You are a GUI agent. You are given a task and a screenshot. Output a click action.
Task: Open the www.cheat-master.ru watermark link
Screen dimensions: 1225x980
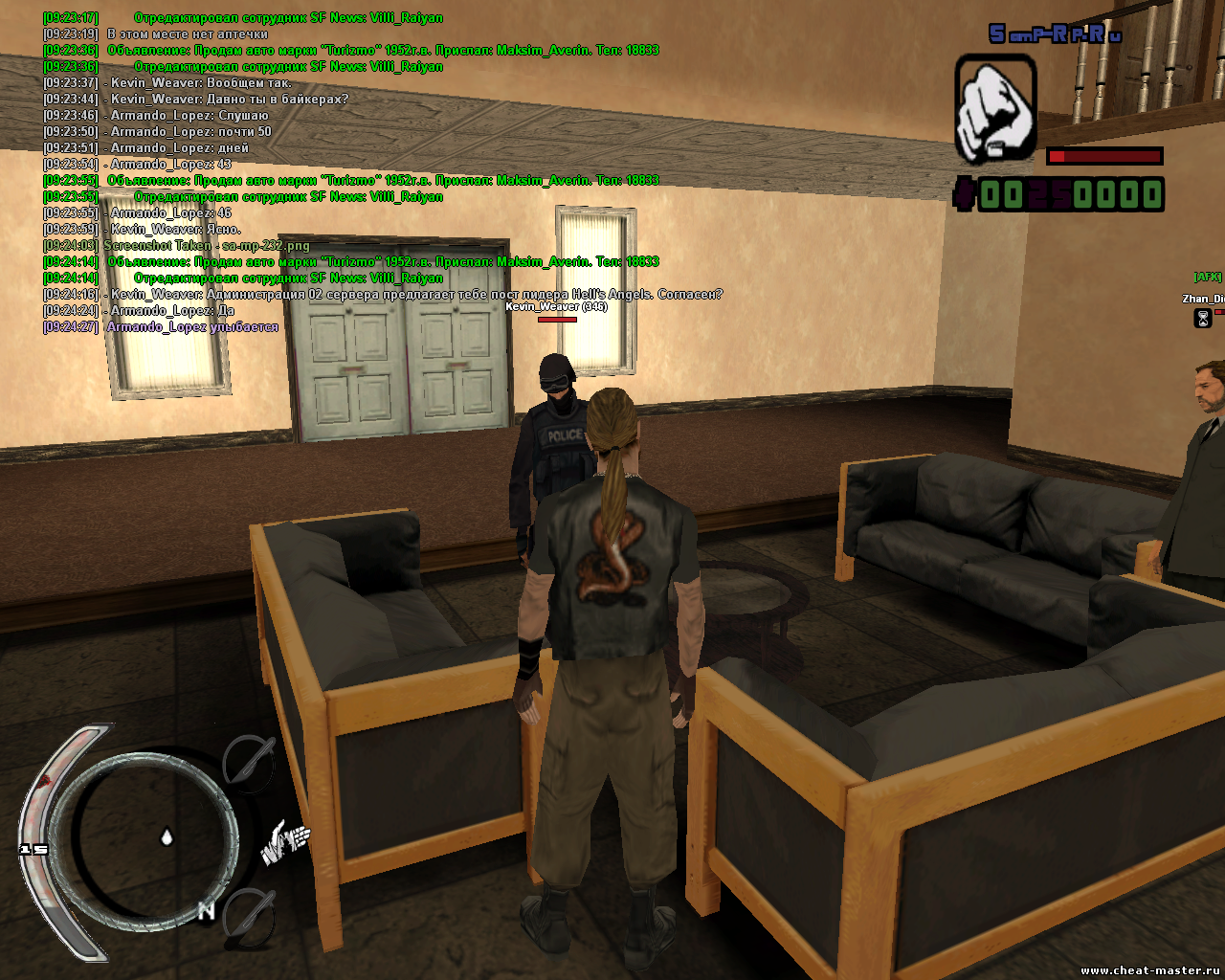tap(1151, 970)
